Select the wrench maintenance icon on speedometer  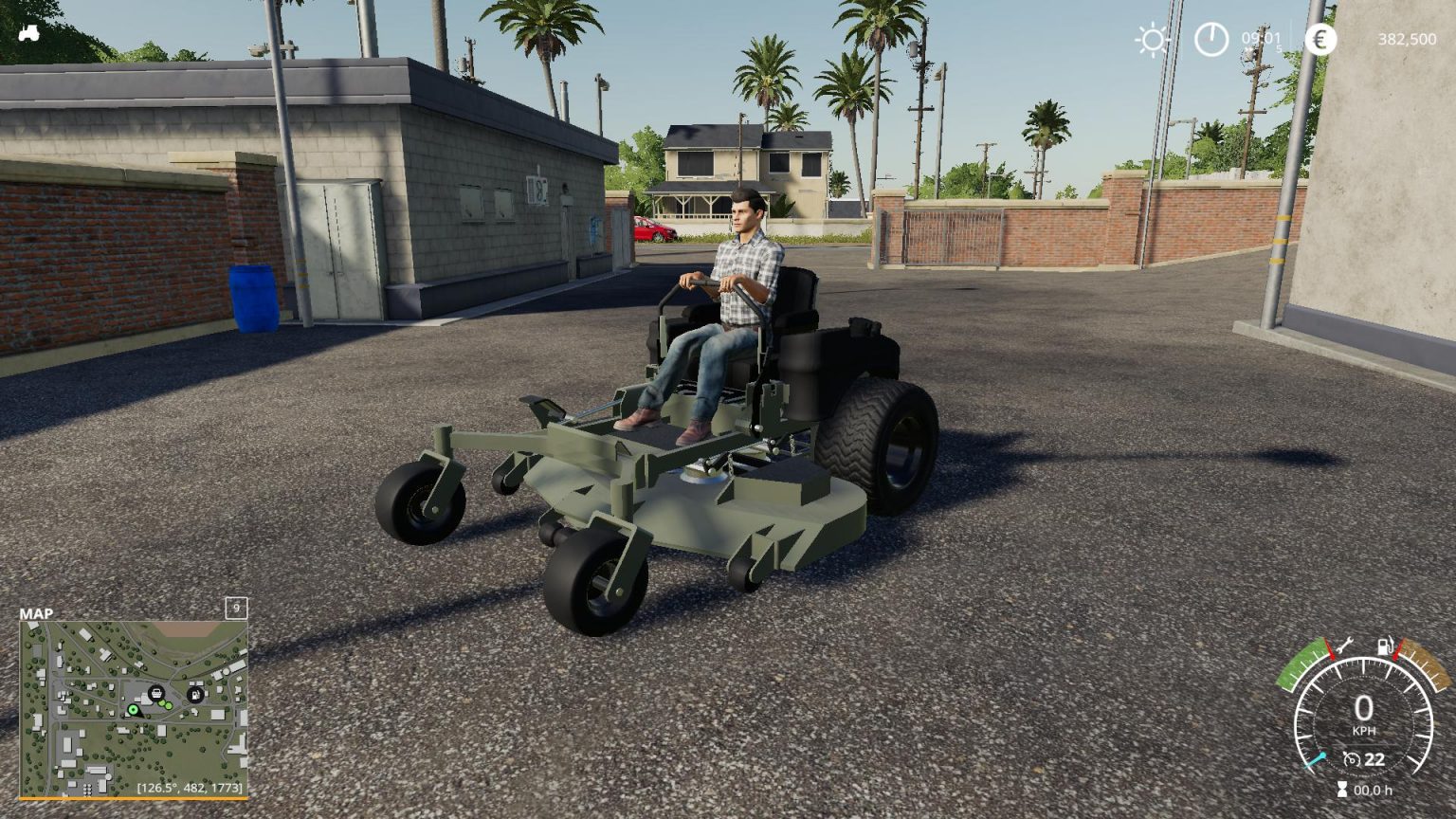pos(1344,646)
